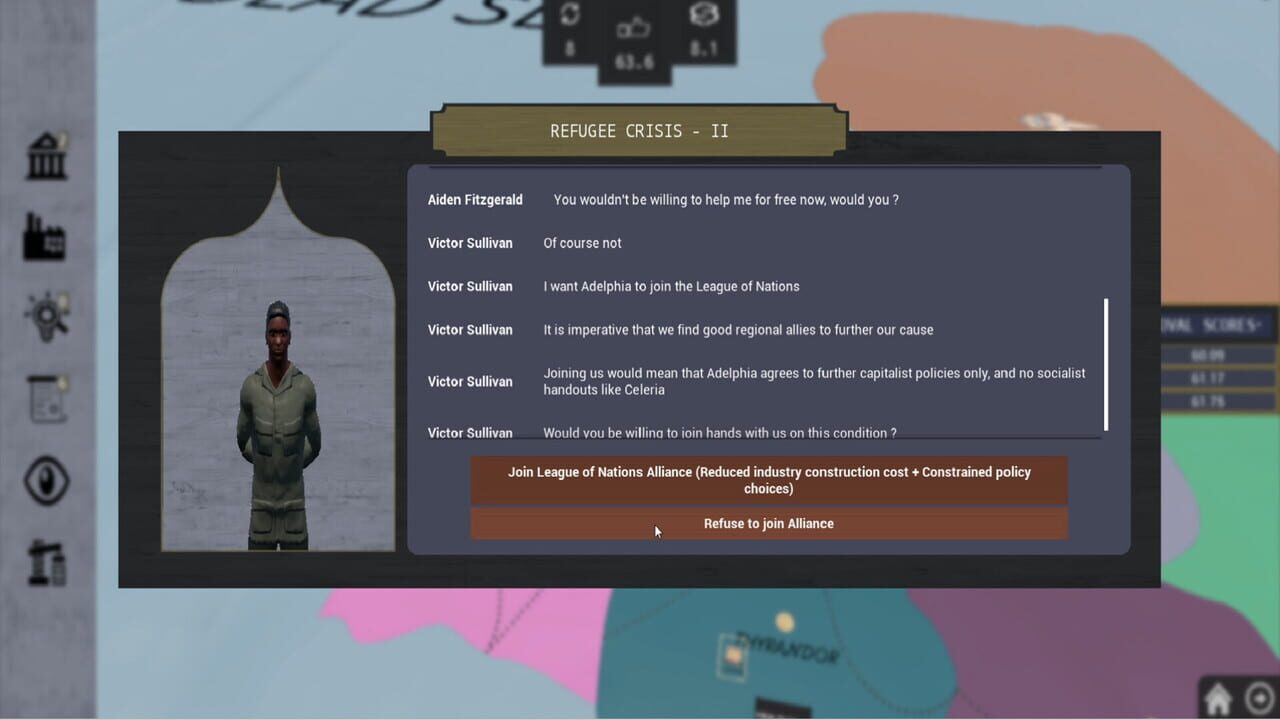
Task: Select the Industry factory icon
Action: pos(45,237)
